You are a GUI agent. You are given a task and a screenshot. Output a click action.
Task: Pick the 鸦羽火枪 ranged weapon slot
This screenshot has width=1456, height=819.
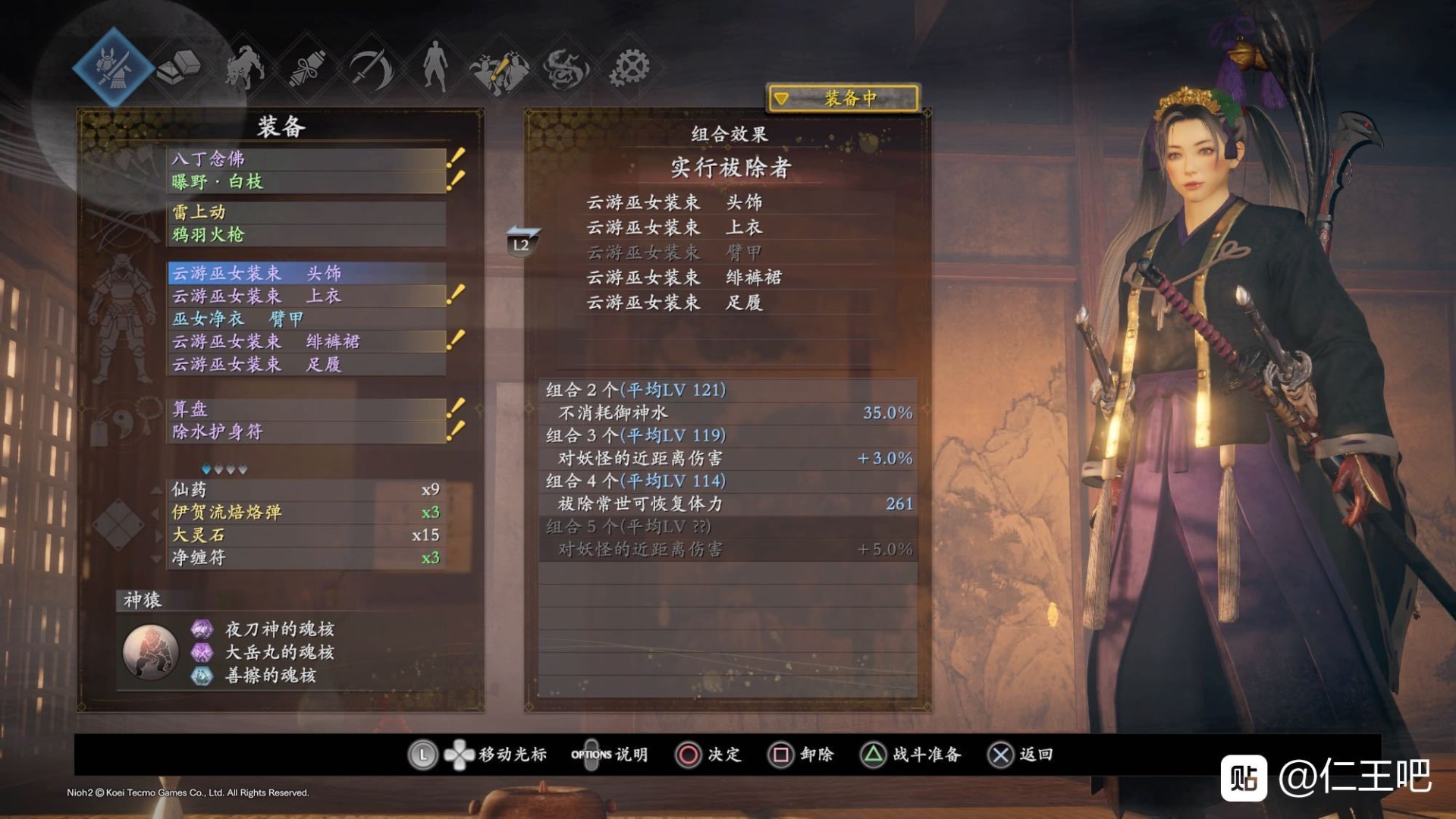(x=306, y=235)
